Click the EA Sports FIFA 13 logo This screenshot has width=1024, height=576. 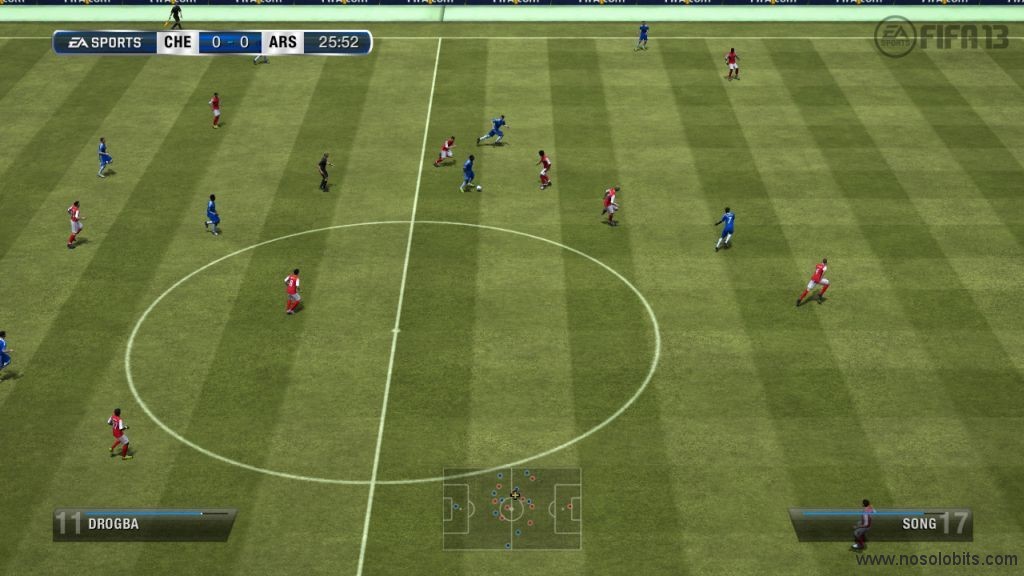[941, 37]
